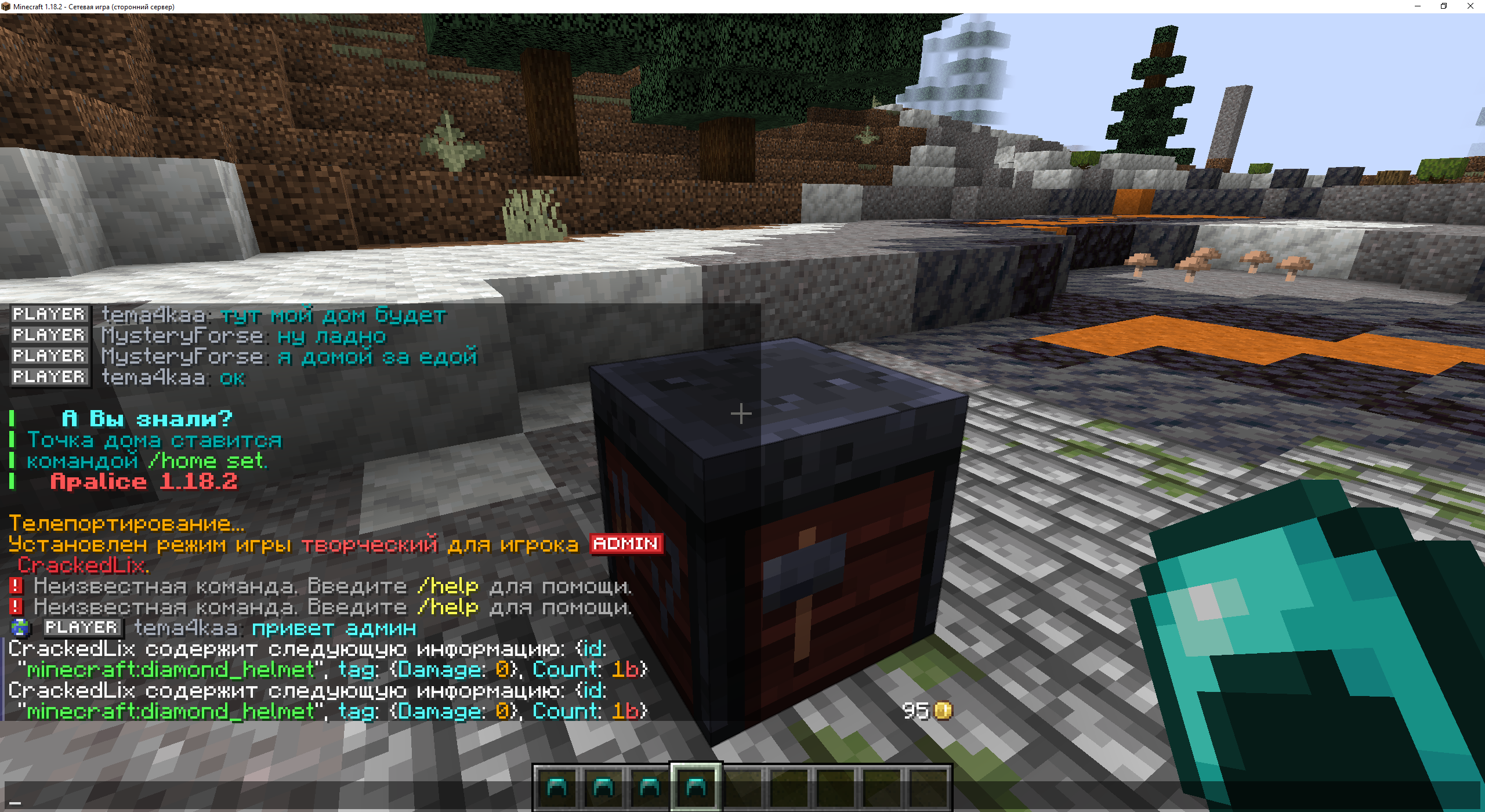Image resolution: width=1485 pixels, height=812 pixels.
Task: Click the globe icon beside tema4kaa's greeting
Action: pos(21,628)
